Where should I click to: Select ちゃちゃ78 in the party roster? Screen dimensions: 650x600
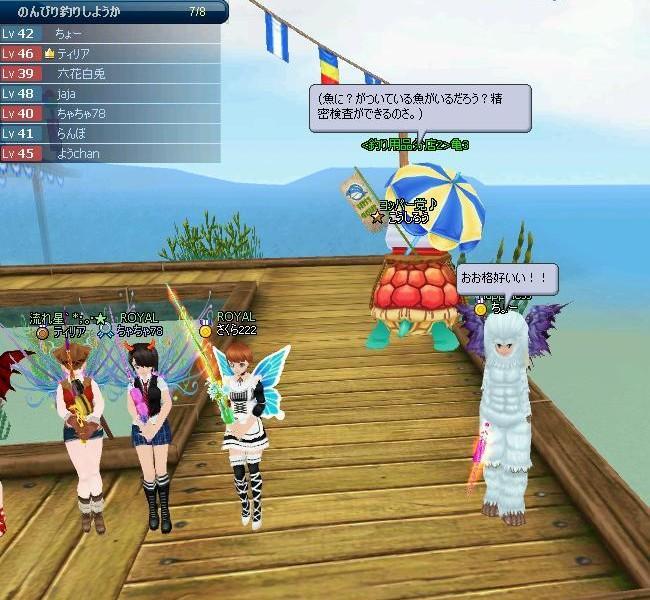(x=110, y=114)
